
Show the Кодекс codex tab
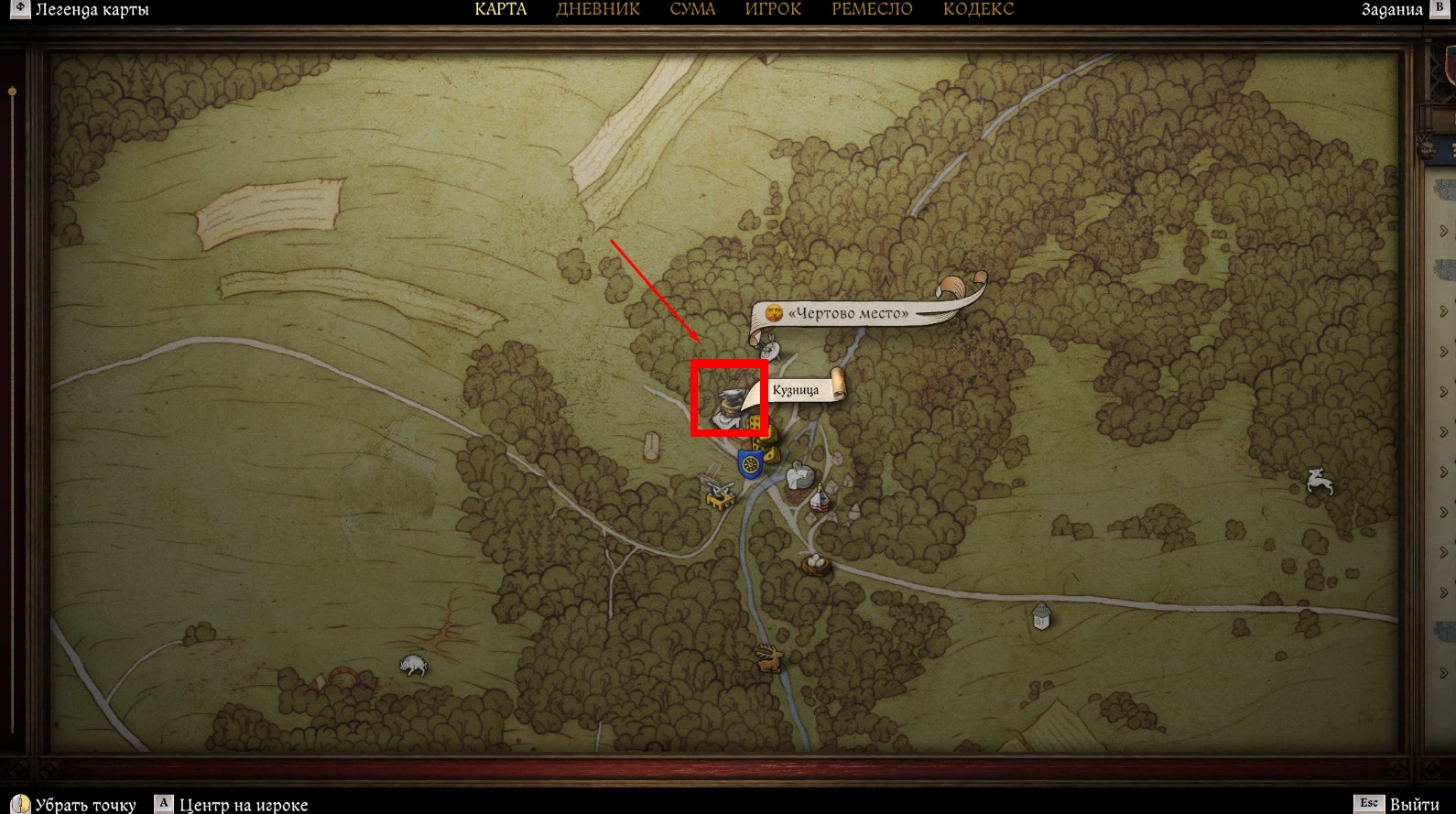pos(978,10)
